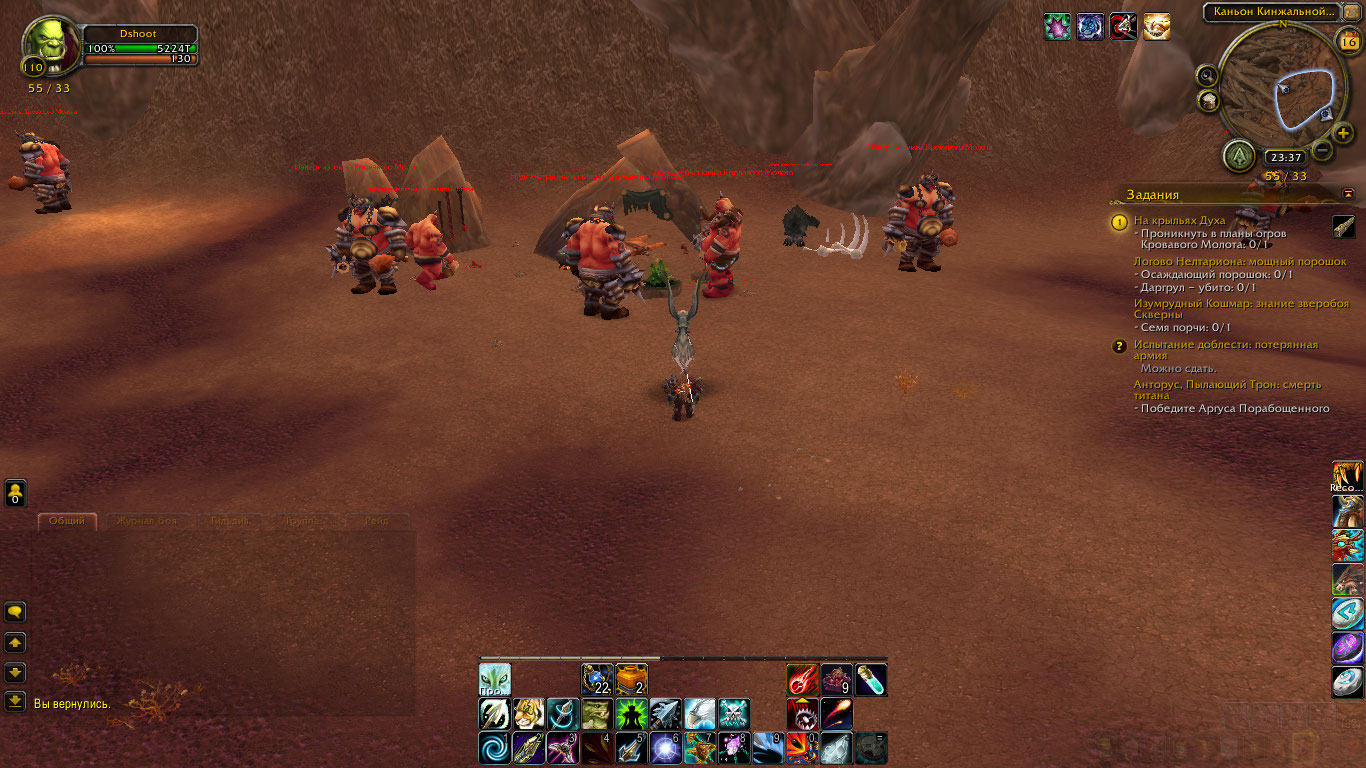Use the skull and crossbones ability
Screen dimensions: 1366x768
[x=734, y=714]
